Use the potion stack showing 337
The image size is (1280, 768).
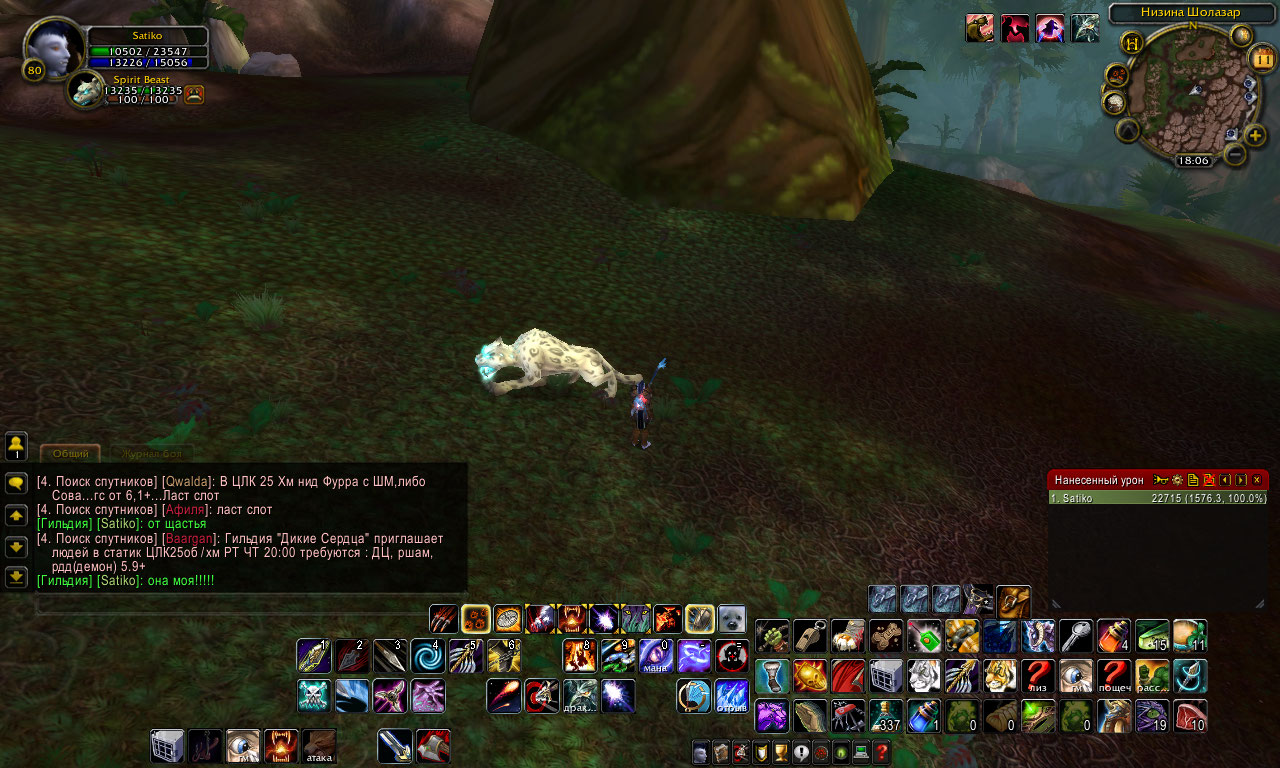coord(886,716)
